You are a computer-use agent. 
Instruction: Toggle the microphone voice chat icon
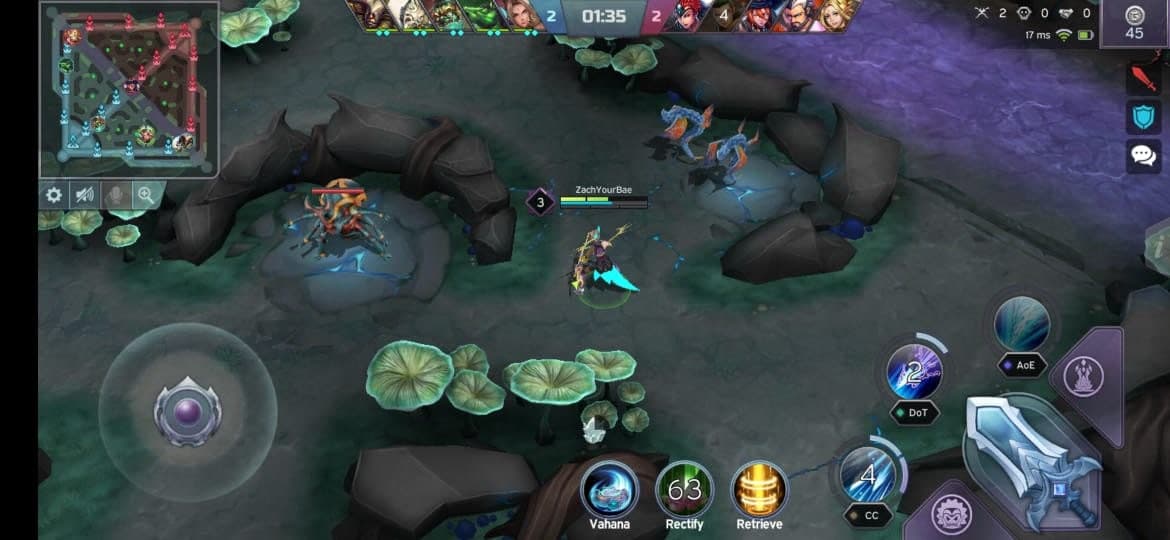(x=116, y=195)
